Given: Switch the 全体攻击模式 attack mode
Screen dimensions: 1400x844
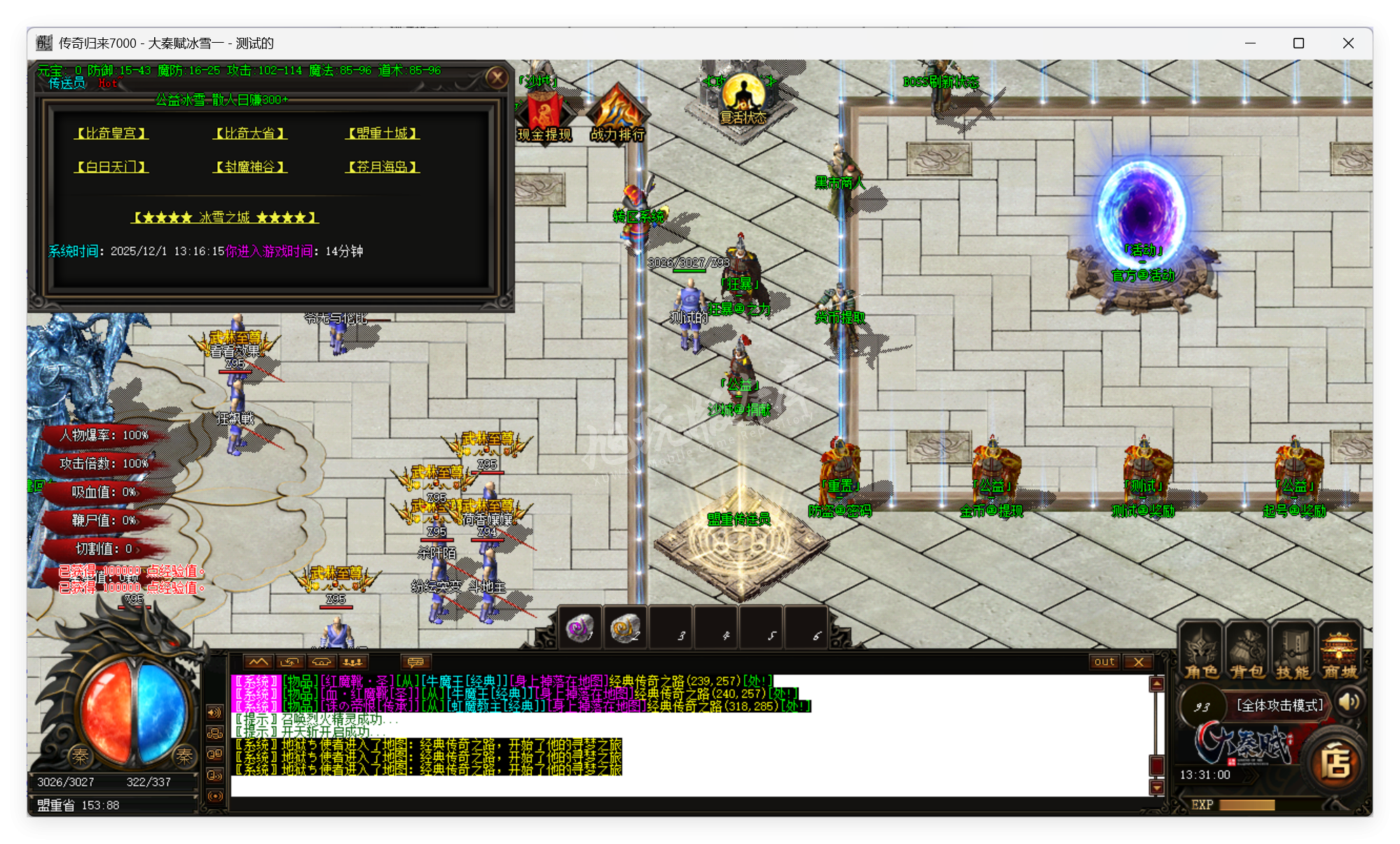Looking at the screenshot, I should click(1279, 705).
